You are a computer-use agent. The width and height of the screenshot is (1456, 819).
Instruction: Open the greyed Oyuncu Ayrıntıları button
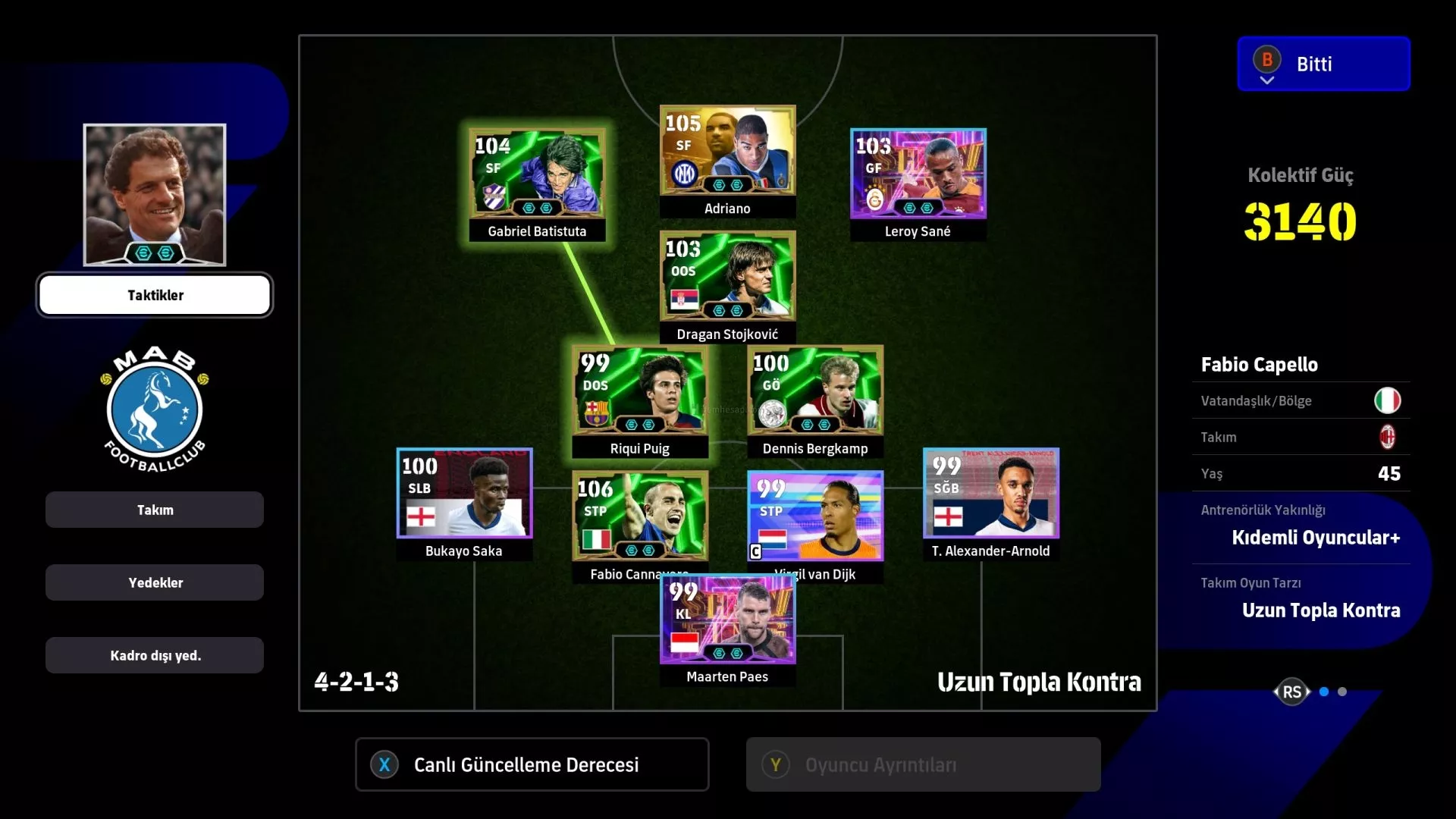tap(923, 764)
